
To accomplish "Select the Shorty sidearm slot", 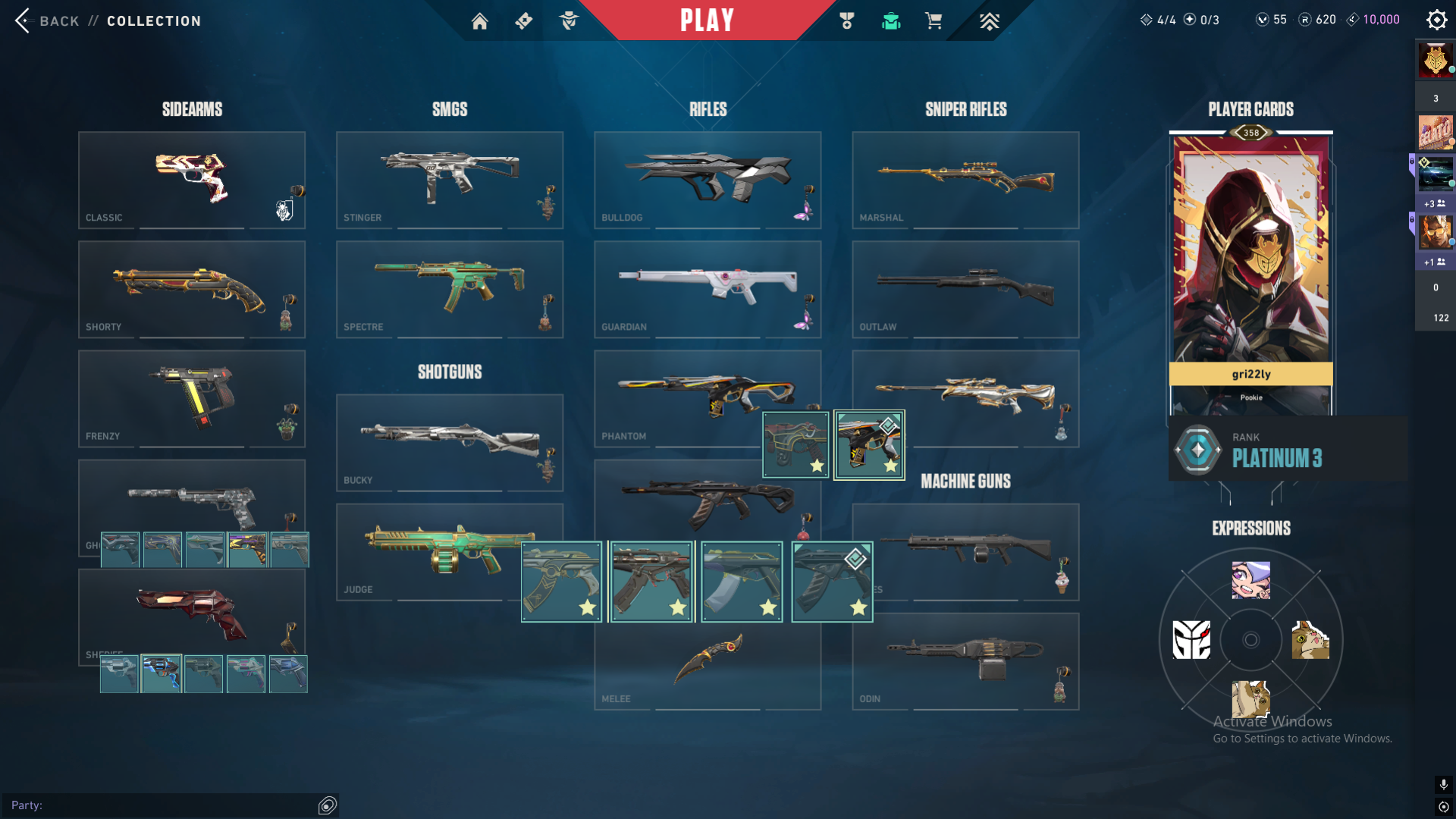I will coord(192,289).
